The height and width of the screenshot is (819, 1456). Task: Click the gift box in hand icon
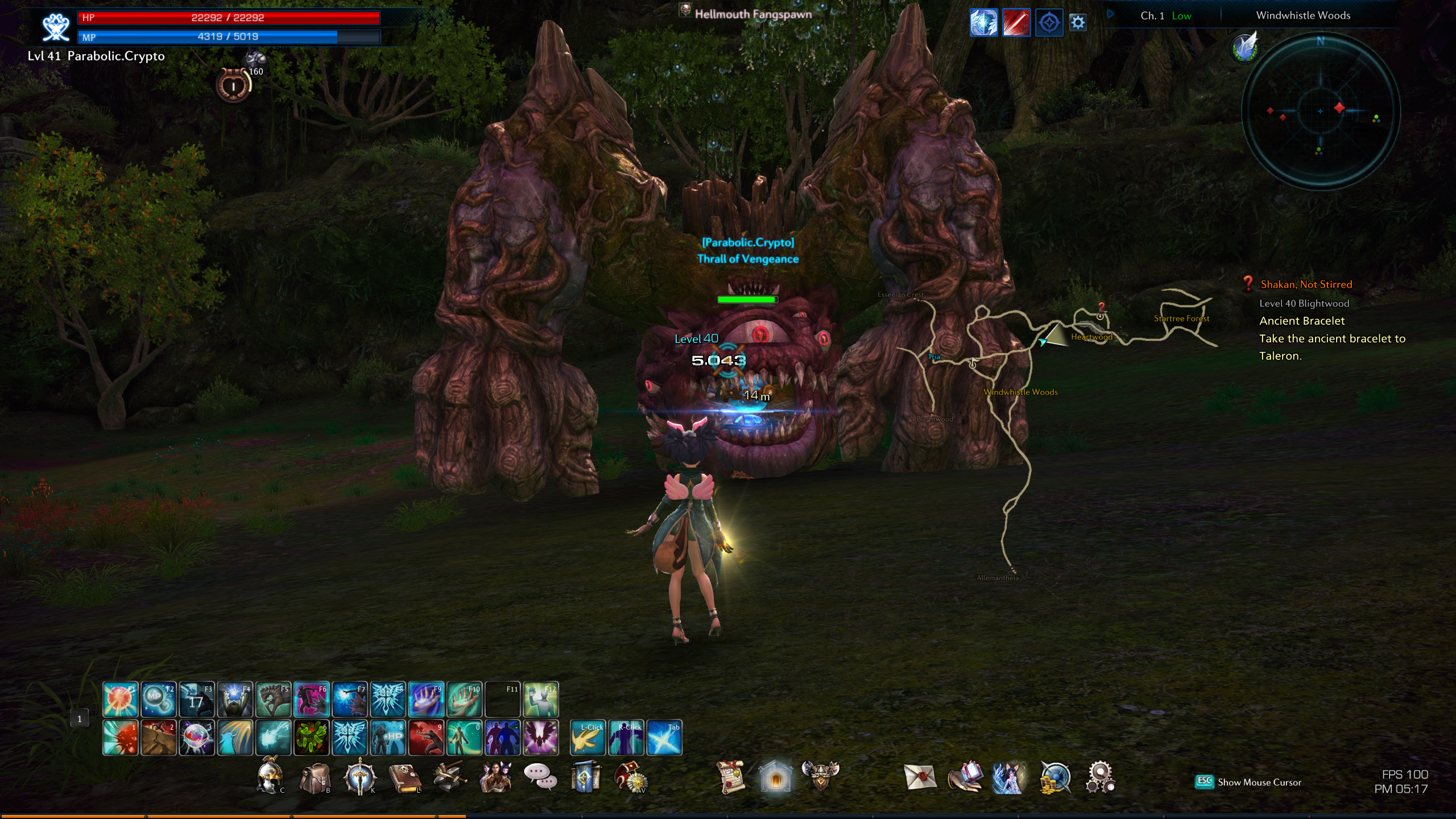[965, 777]
